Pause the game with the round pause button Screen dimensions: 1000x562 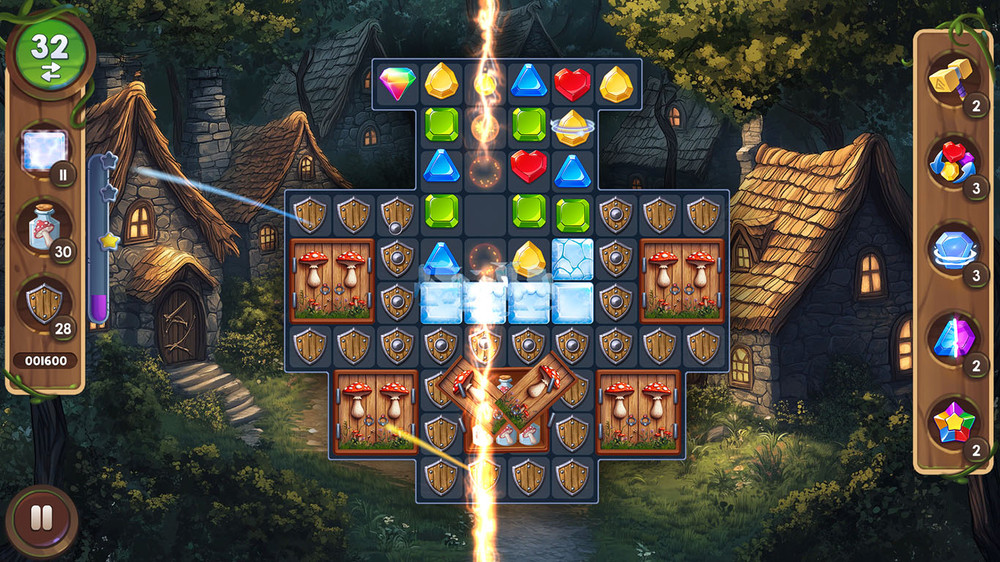coord(41,519)
